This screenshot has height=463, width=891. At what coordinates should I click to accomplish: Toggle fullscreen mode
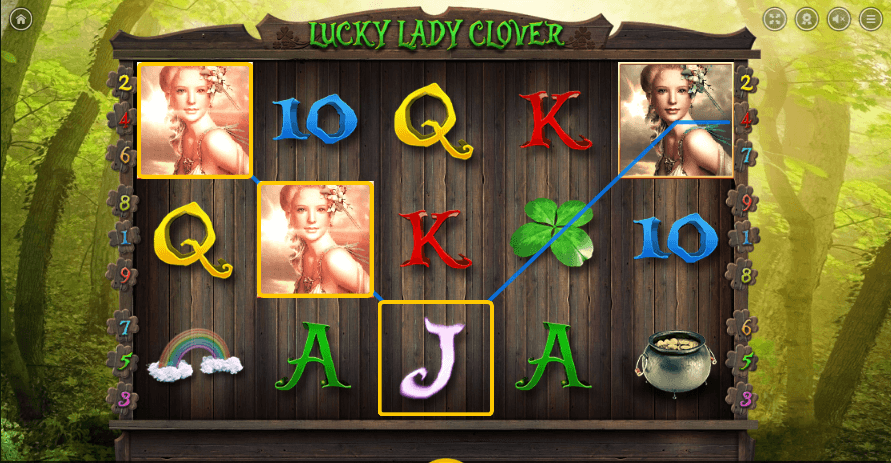(776, 19)
